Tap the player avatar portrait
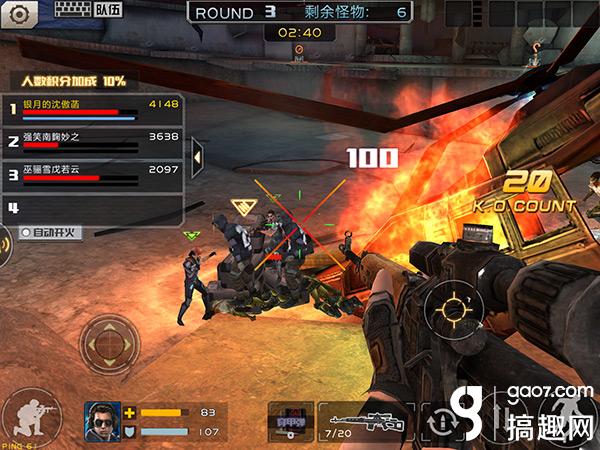The width and height of the screenshot is (600, 450). 102,419
